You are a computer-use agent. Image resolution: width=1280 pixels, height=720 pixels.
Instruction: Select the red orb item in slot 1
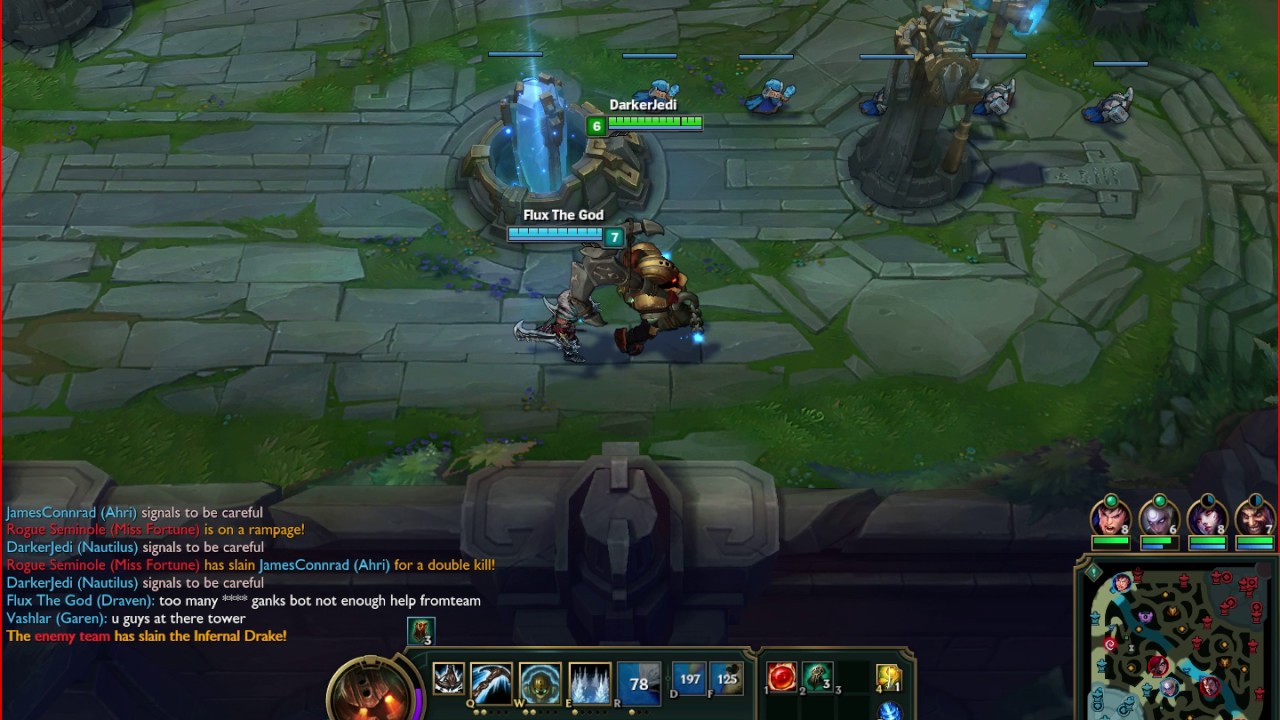coord(782,677)
